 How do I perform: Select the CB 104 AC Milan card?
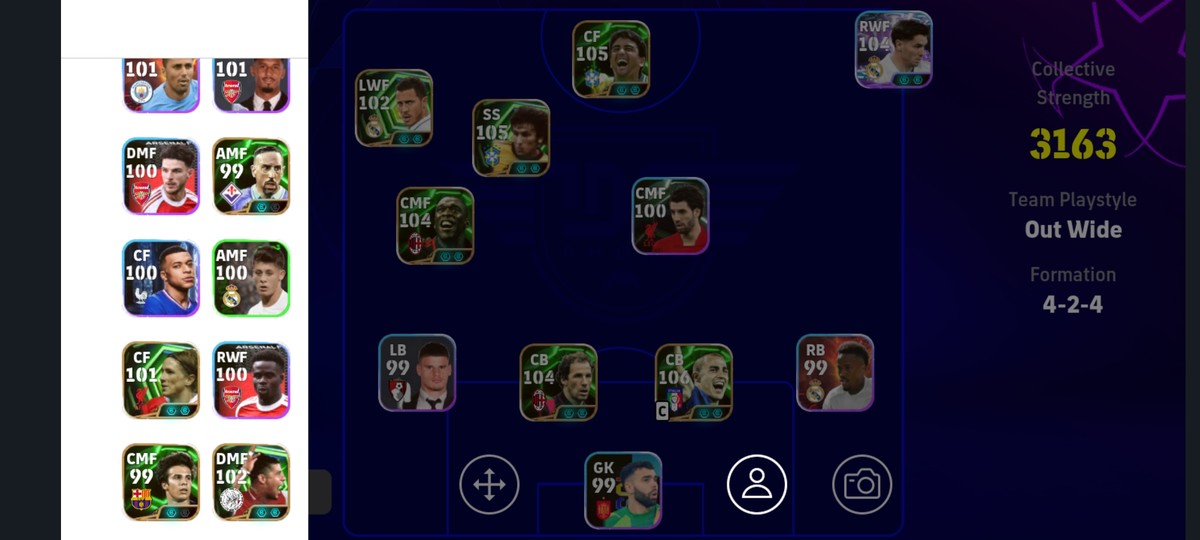click(558, 382)
